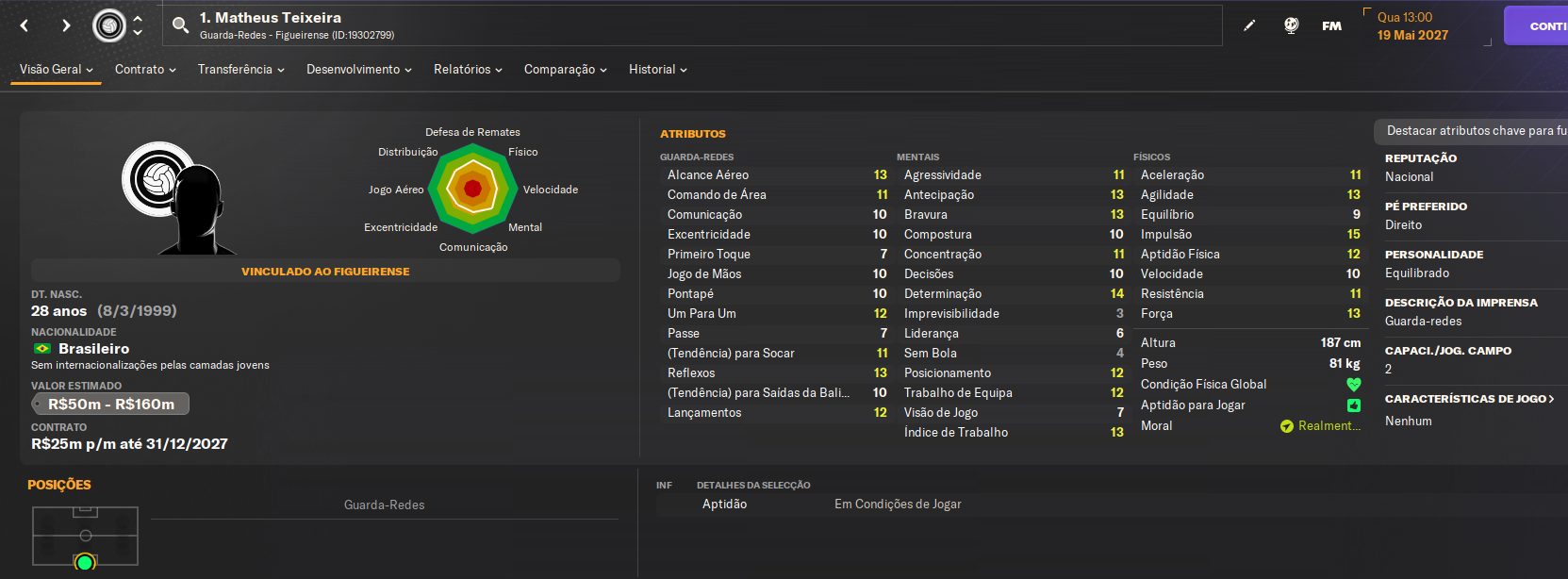Expand Características de Jogo section

(x=1469, y=399)
